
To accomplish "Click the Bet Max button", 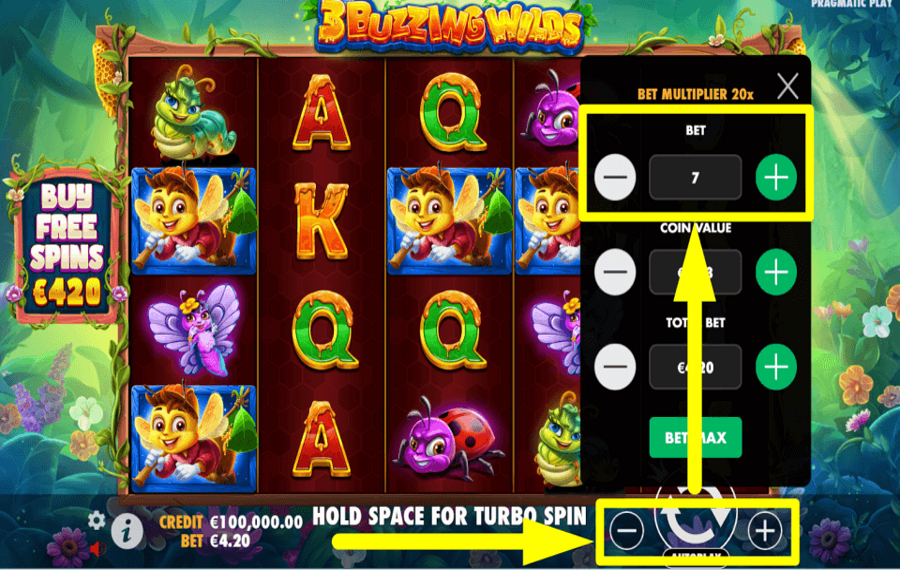I will 695,437.
